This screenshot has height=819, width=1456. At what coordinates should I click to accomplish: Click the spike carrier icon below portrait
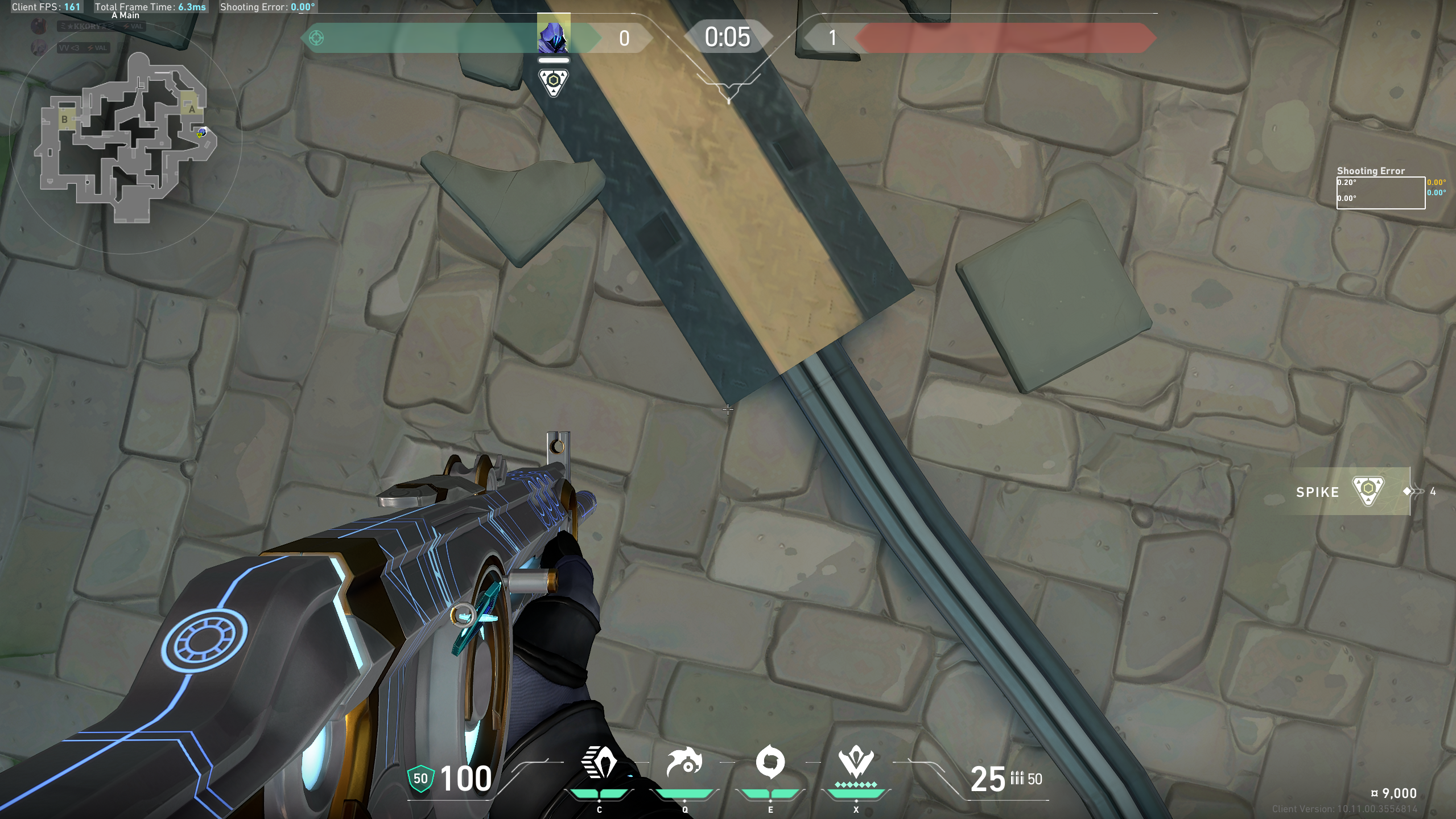click(553, 83)
